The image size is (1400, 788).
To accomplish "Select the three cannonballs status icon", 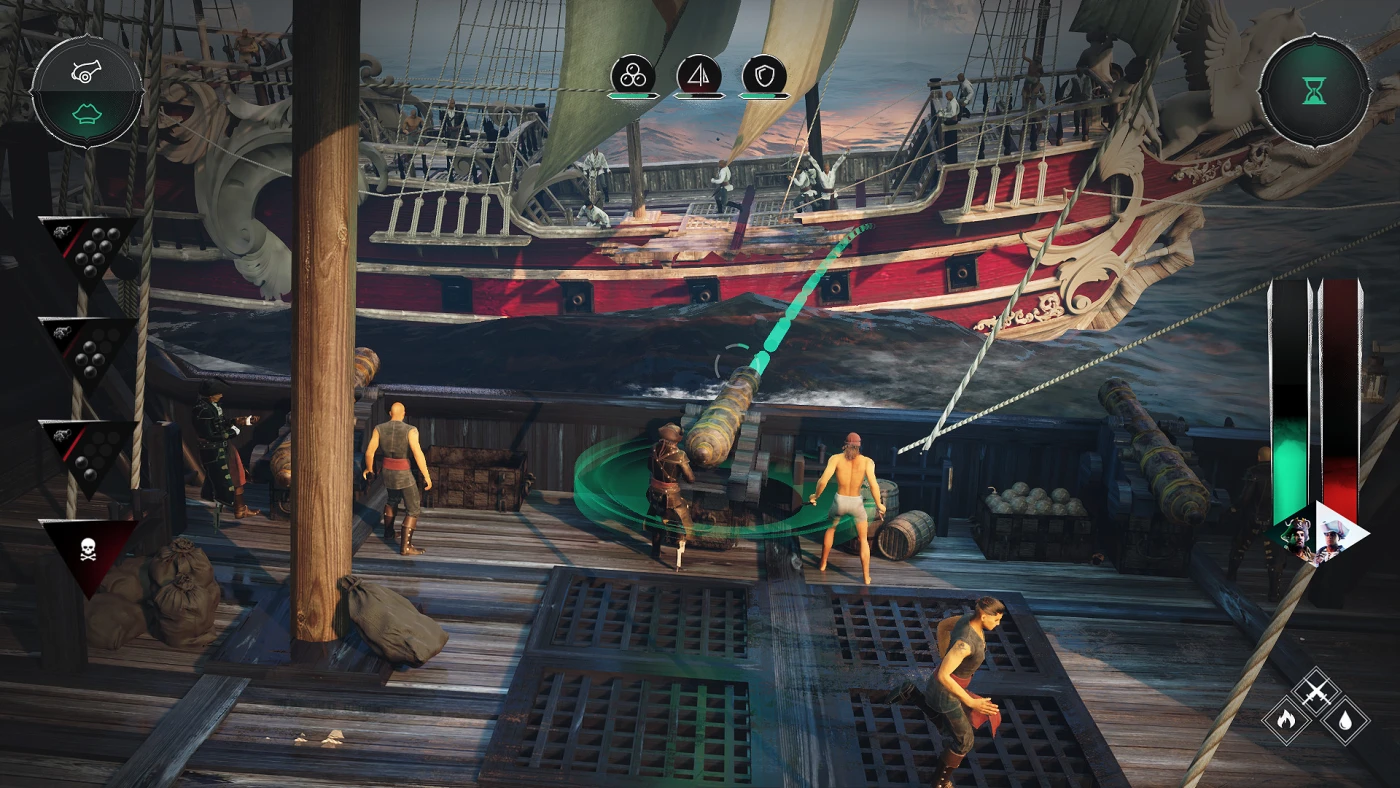I will click(633, 74).
